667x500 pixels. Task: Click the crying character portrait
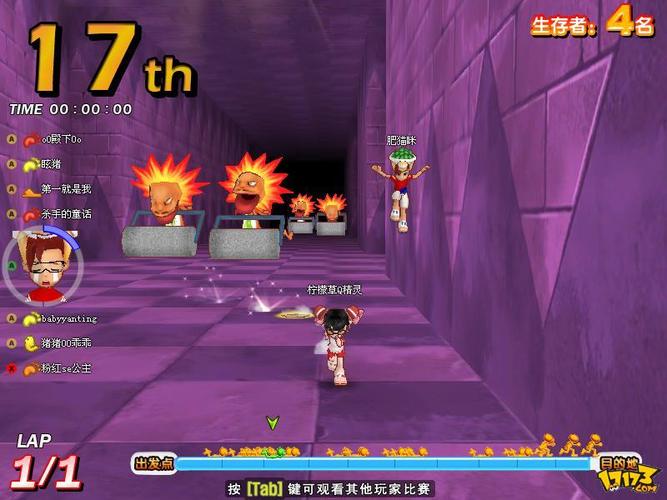click(41, 267)
